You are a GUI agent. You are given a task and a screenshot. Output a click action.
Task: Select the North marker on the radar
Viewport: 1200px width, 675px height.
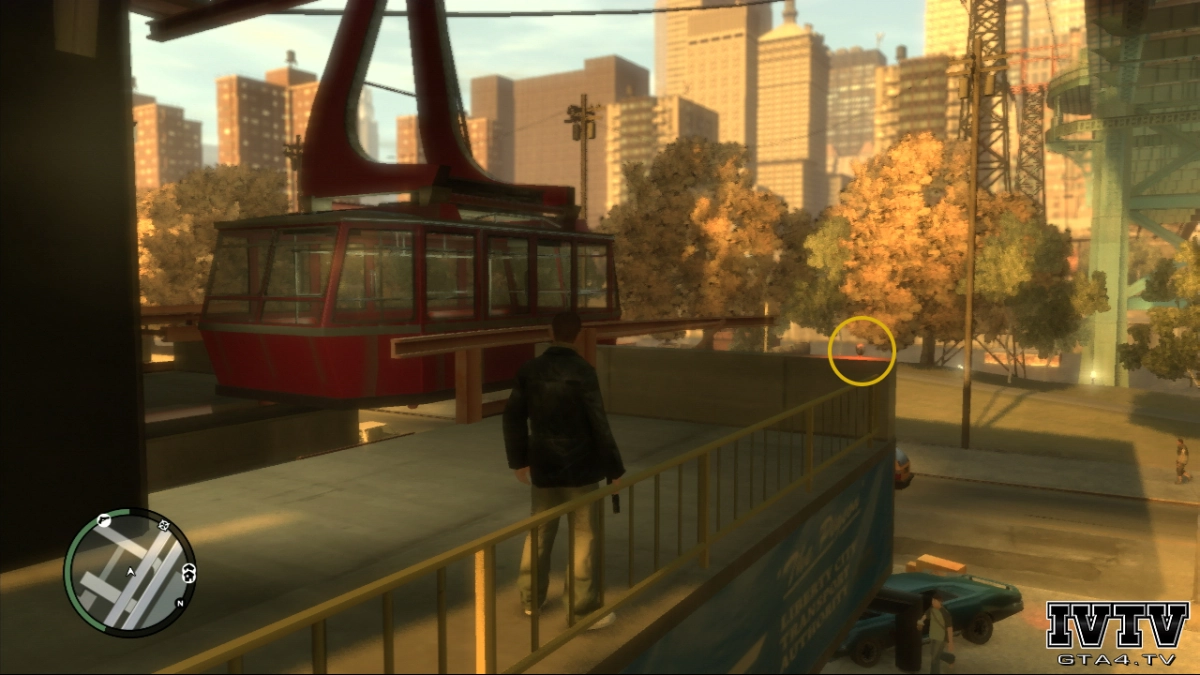(180, 602)
